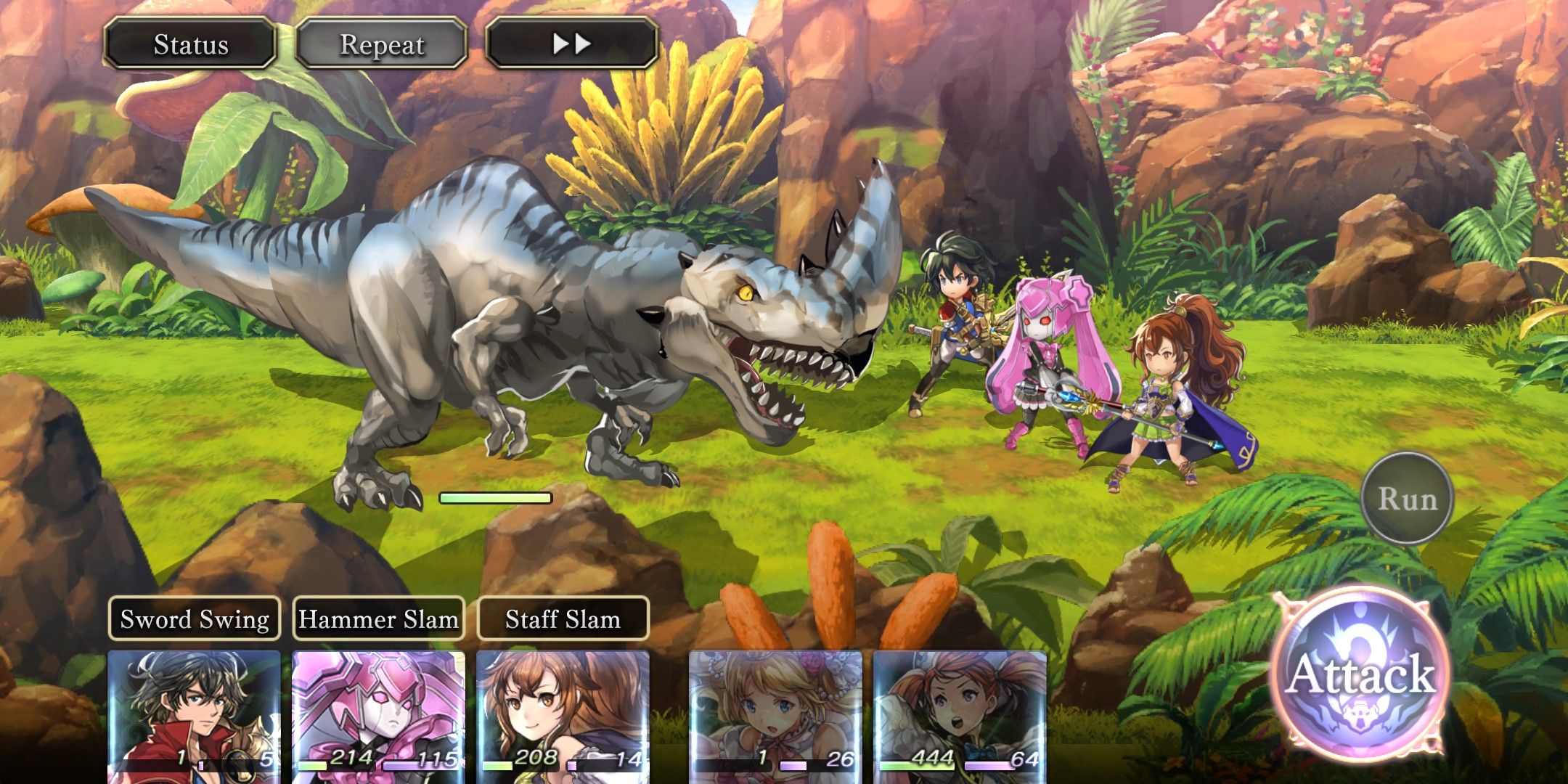Run from the battle
1568x784 pixels.
[x=1407, y=499]
